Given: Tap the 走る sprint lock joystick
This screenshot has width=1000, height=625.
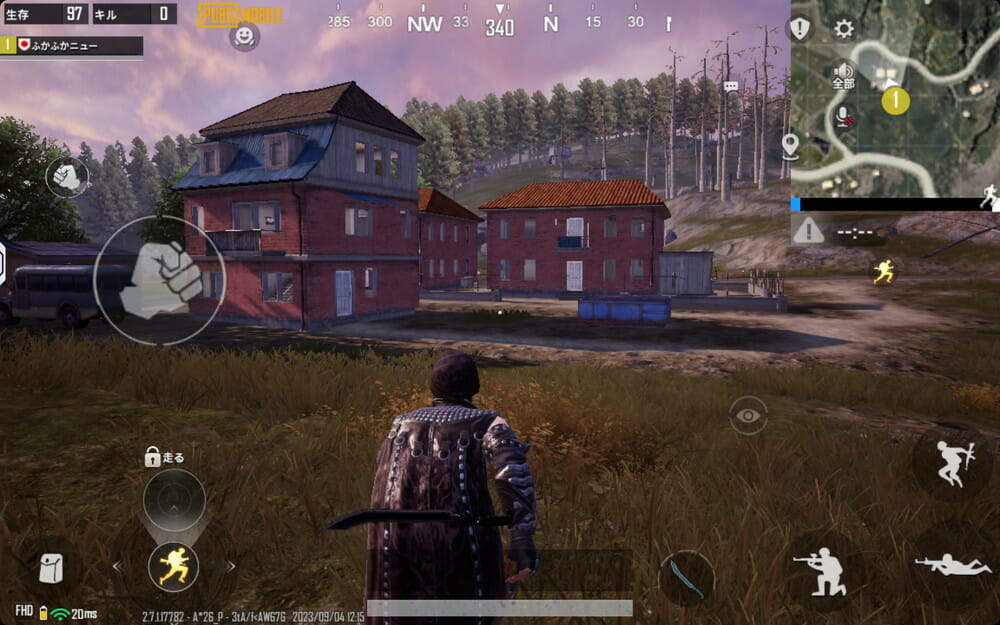Looking at the screenshot, I should pos(174,499).
